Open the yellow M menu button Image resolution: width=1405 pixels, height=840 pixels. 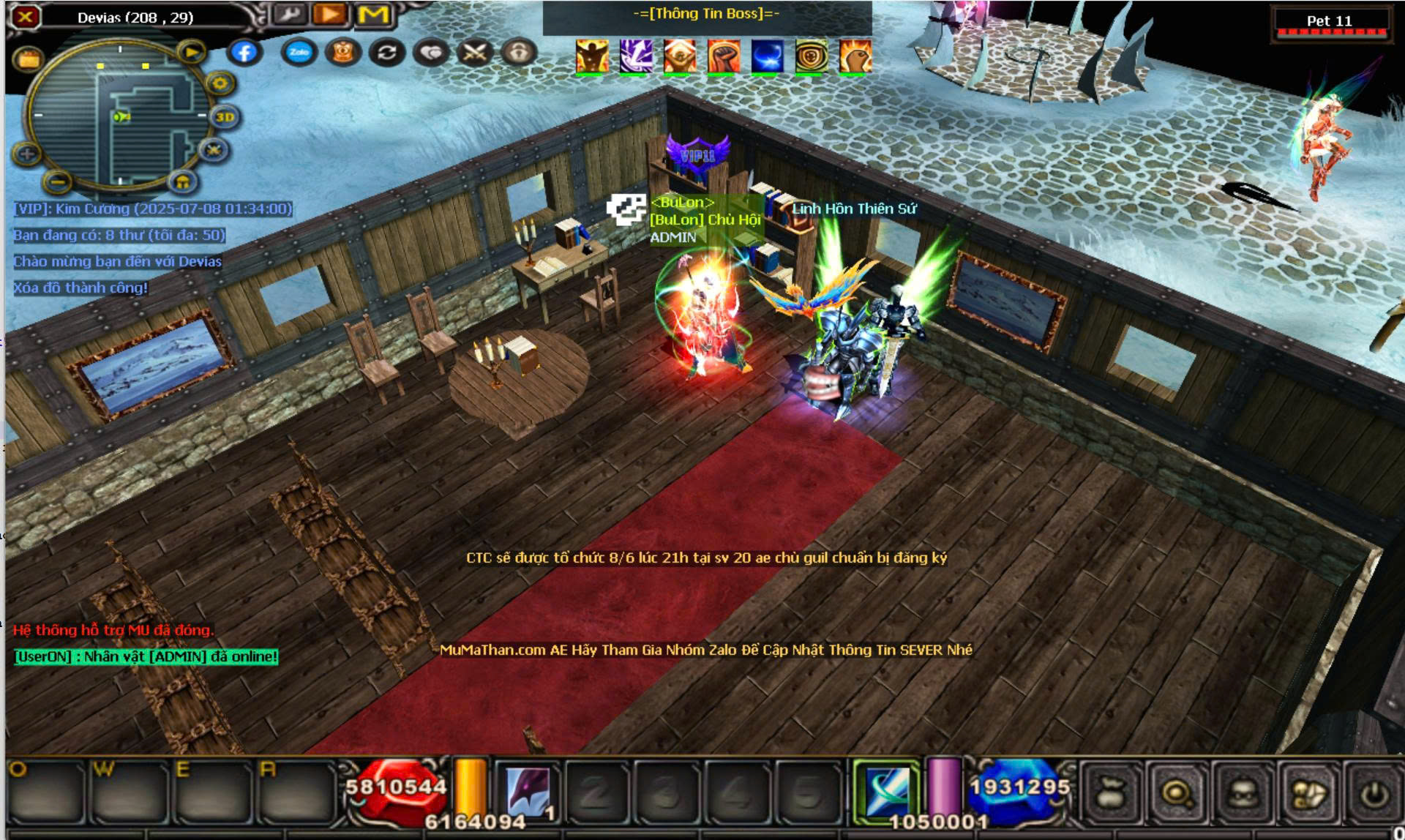373,15
